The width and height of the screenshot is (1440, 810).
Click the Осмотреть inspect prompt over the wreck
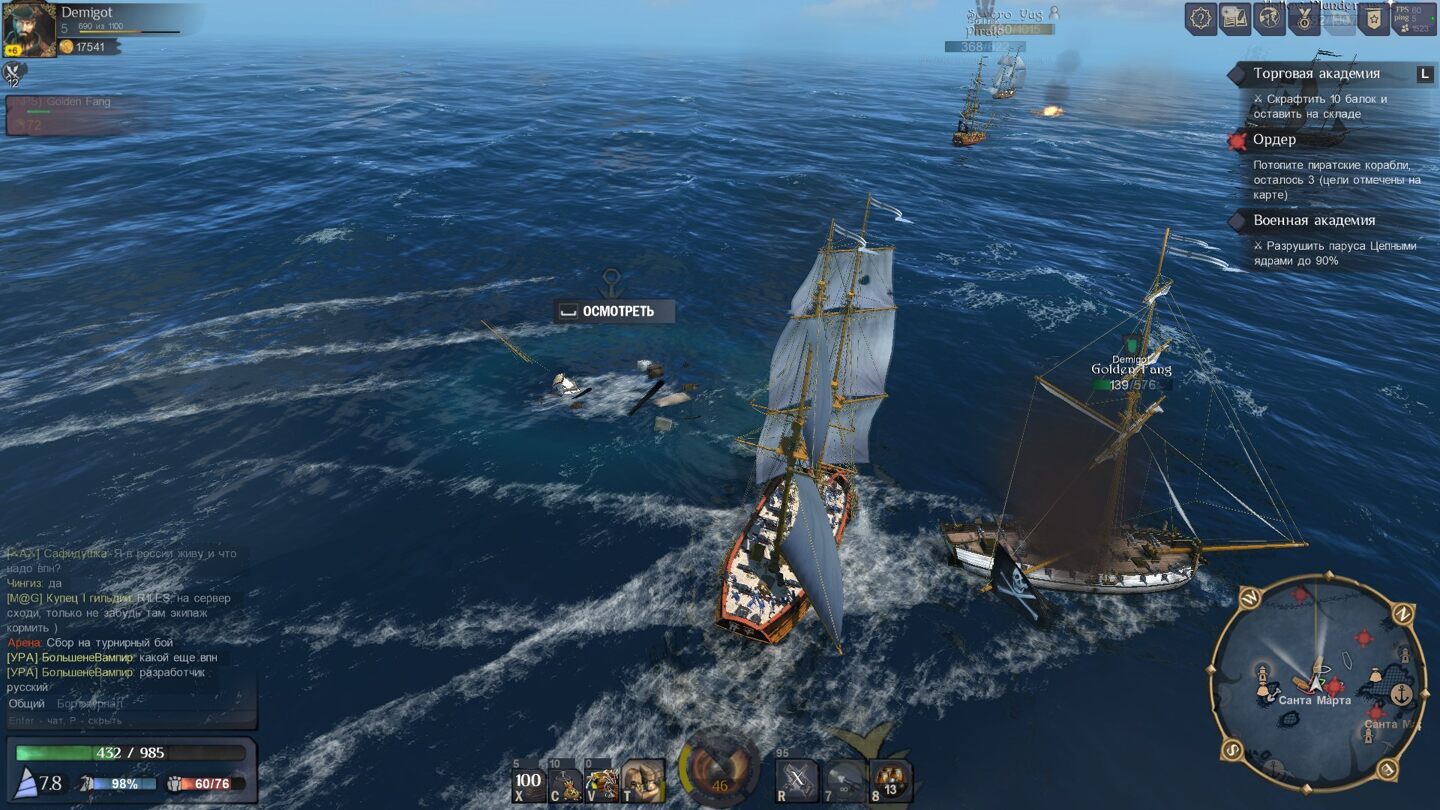614,311
